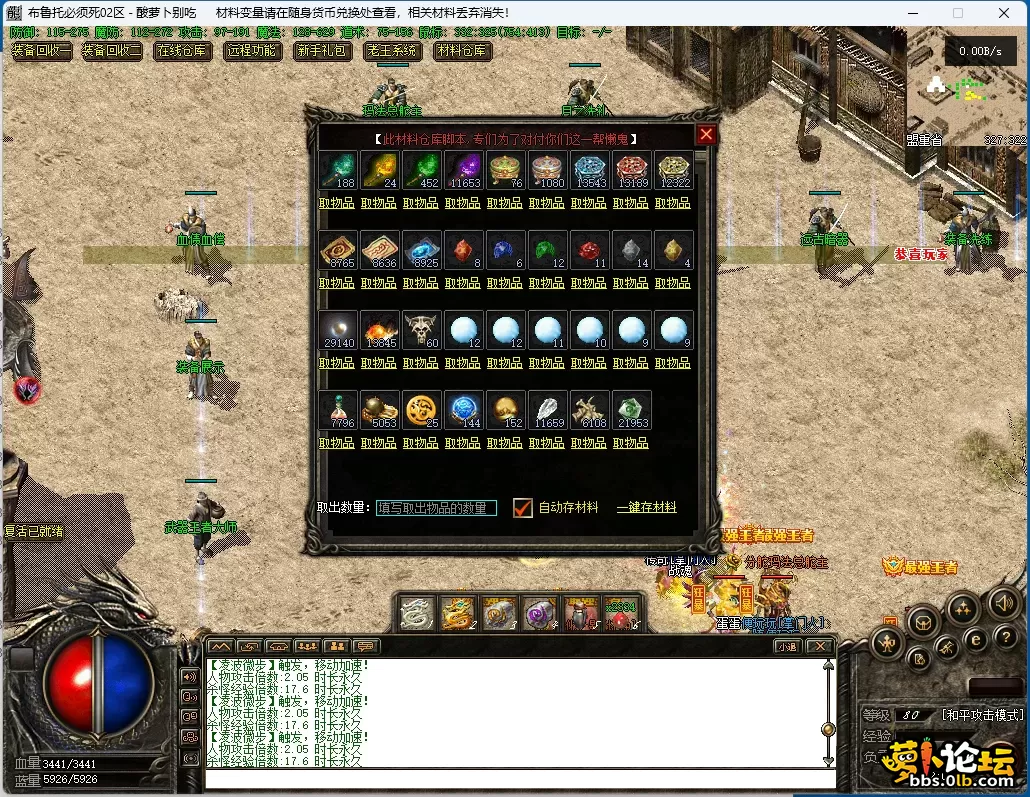Close the game window with title-bar X

pos(1003,13)
